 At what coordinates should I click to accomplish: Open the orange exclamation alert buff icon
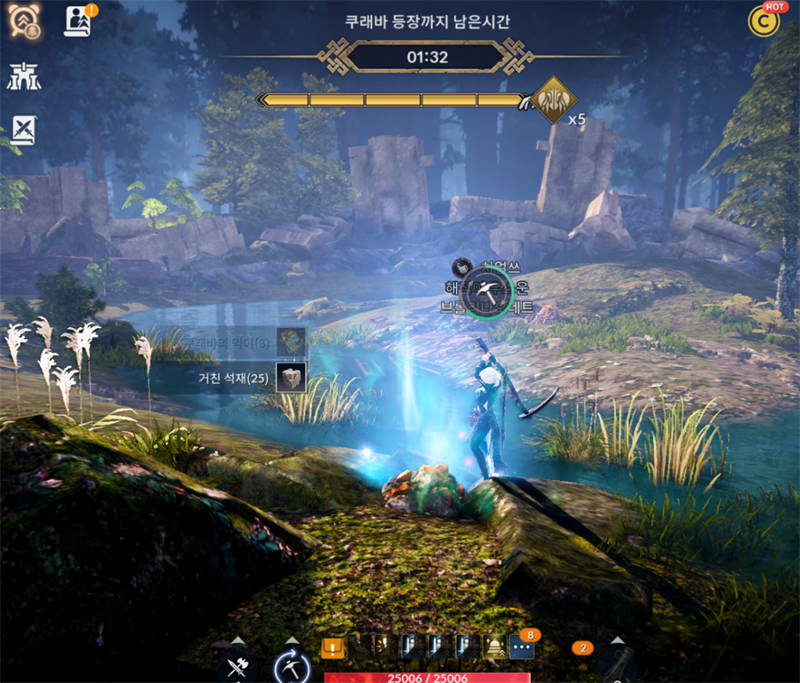tap(332, 648)
